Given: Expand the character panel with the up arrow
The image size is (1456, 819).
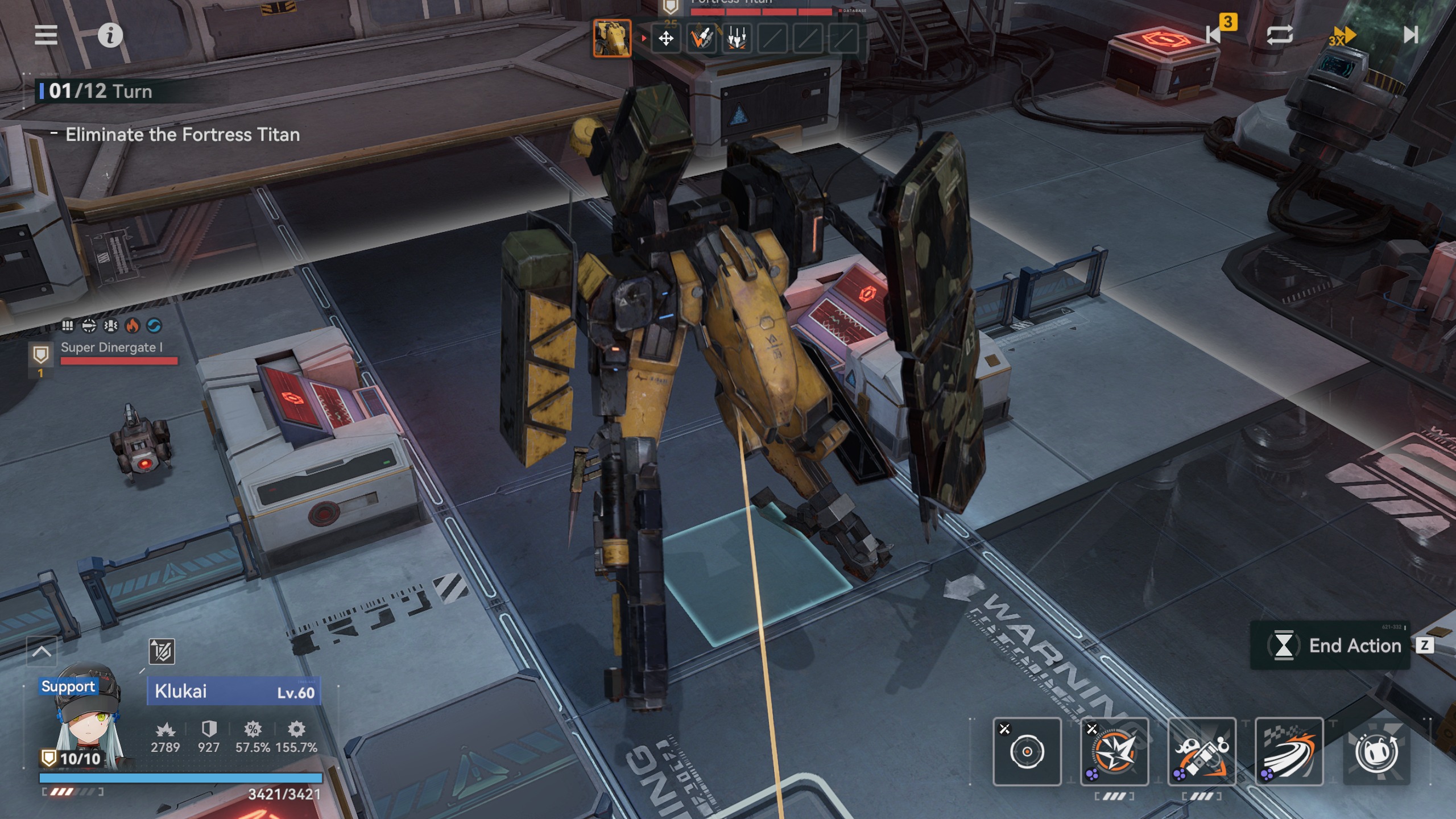Looking at the screenshot, I should click(42, 652).
